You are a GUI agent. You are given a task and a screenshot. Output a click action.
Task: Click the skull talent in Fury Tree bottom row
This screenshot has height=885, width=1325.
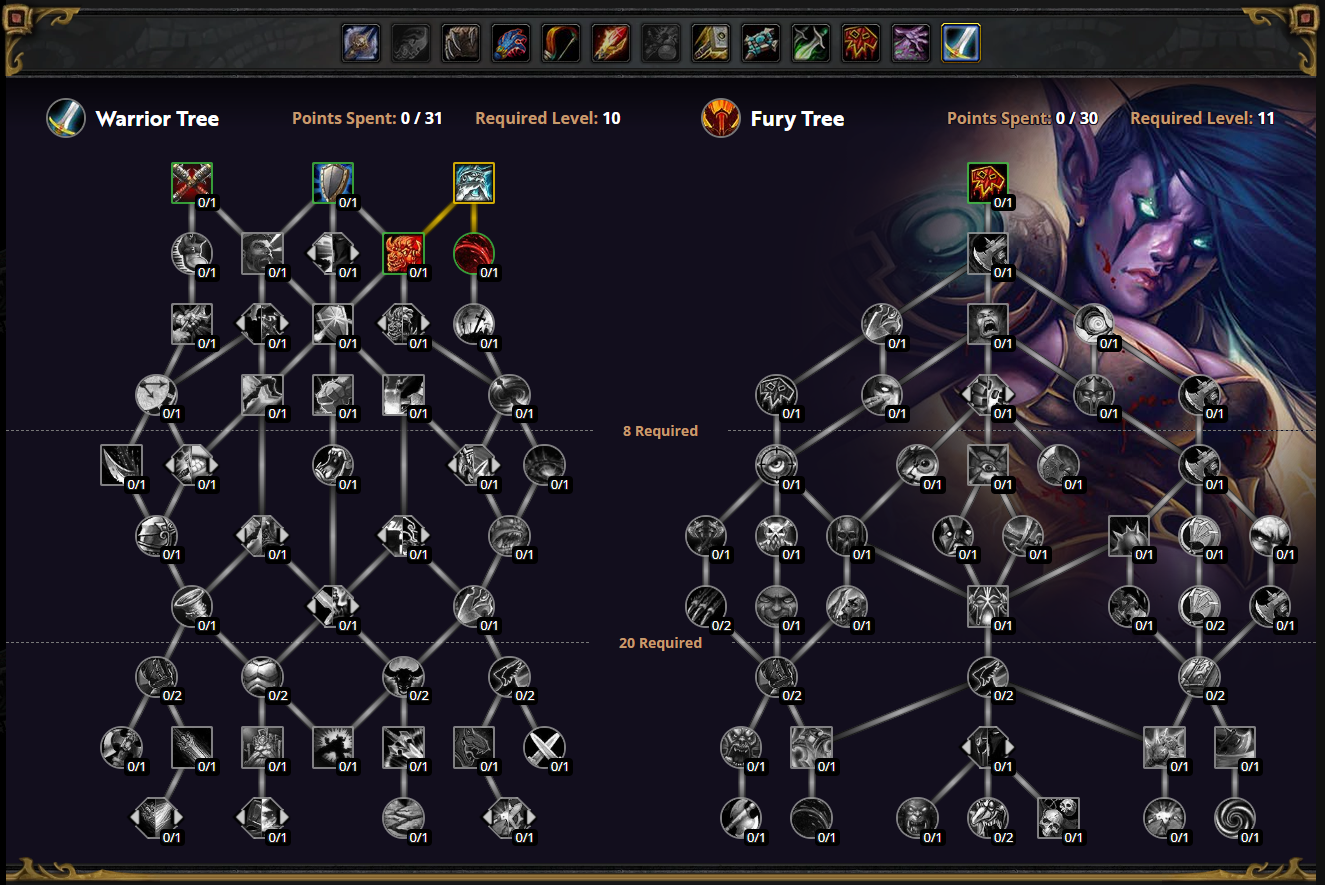point(1058,817)
